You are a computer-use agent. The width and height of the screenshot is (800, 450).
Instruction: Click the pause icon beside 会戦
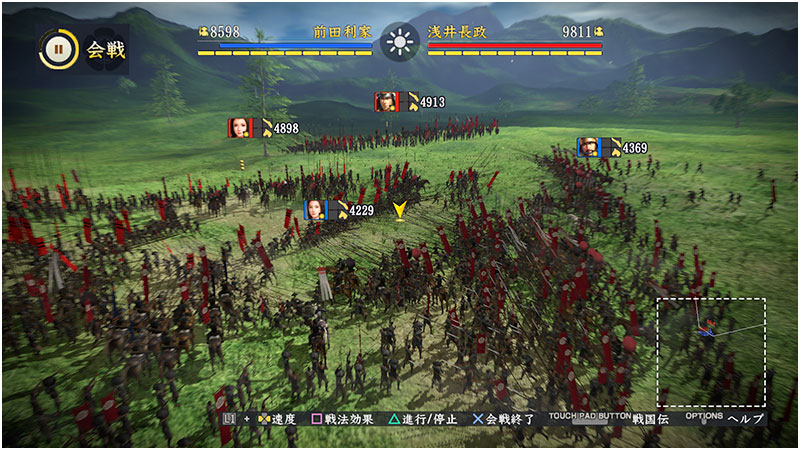[58, 49]
